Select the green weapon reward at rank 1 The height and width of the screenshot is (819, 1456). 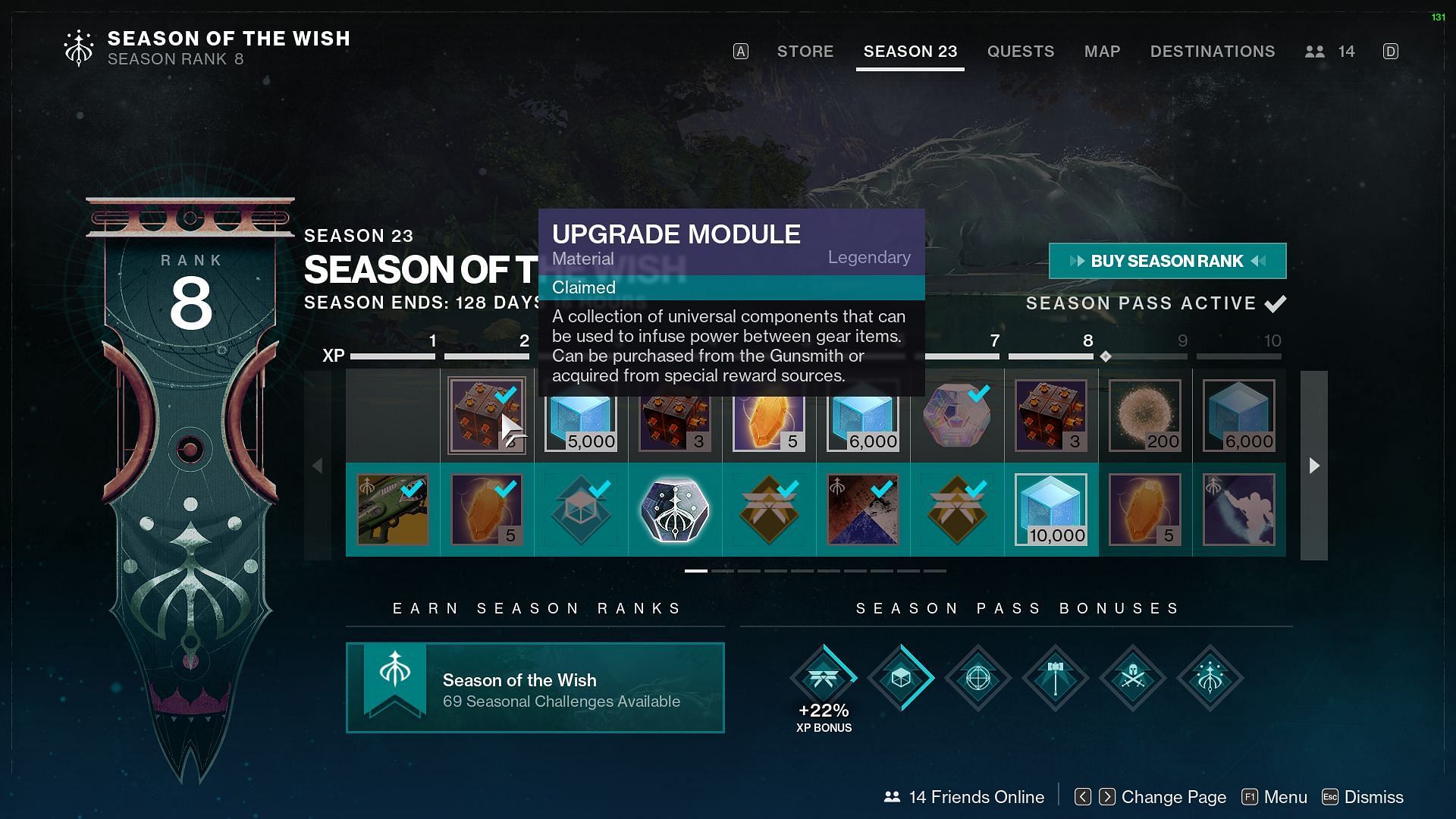click(x=393, y=510)
